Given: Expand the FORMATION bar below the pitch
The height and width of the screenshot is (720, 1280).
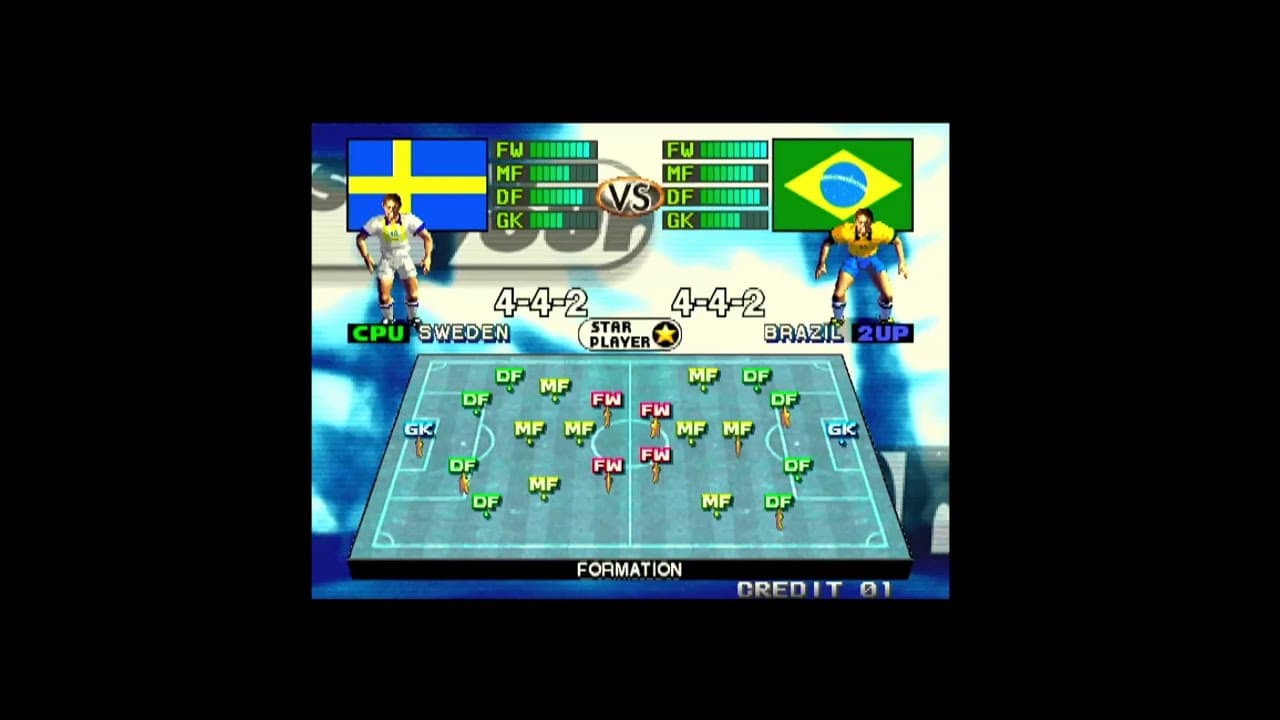Looking at the screenshot, I should tap(629, 570).
